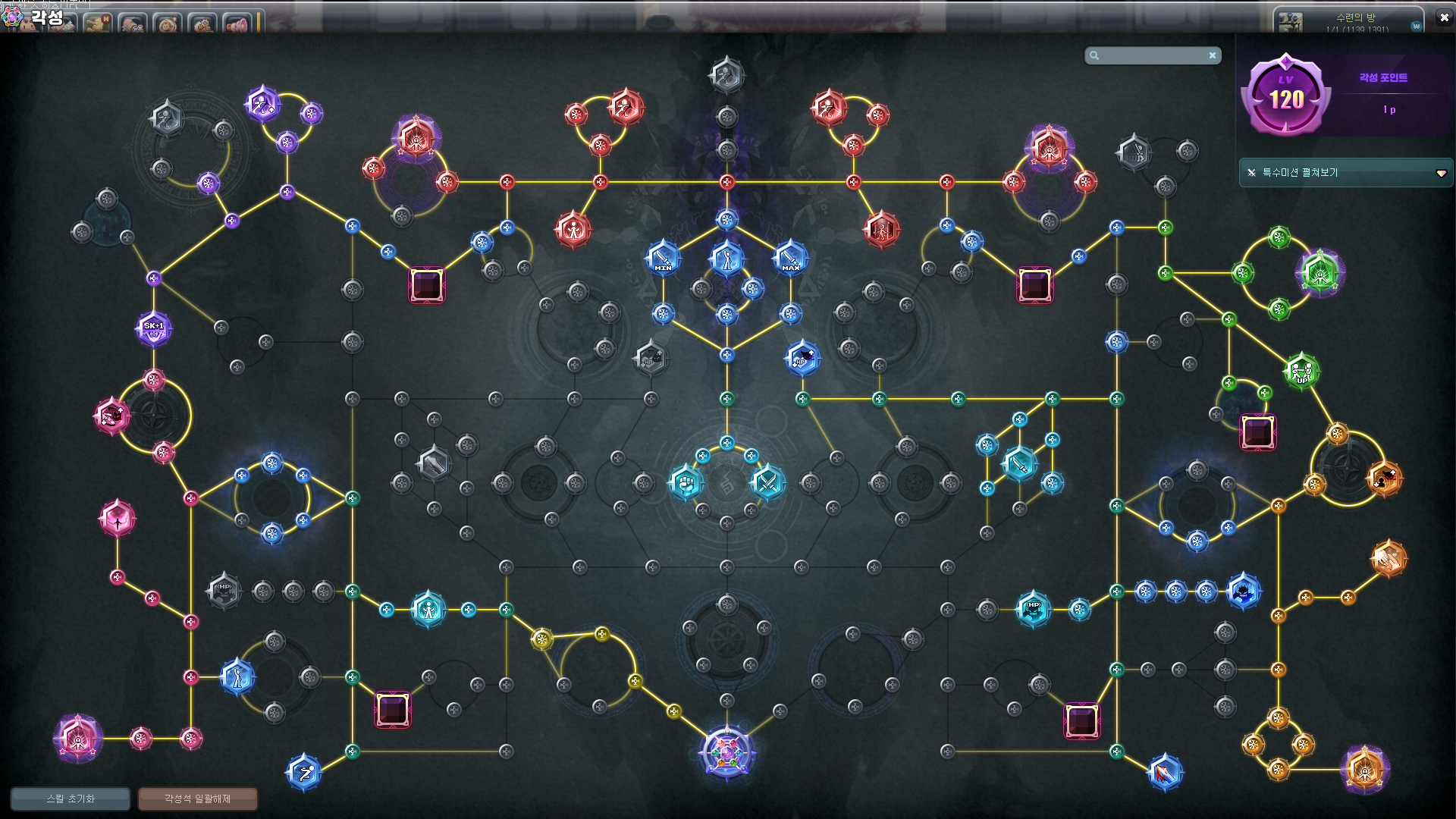Click the 각성석 일괄해제 button
This screenshot has width=1456, height=819.
[198, 799]
